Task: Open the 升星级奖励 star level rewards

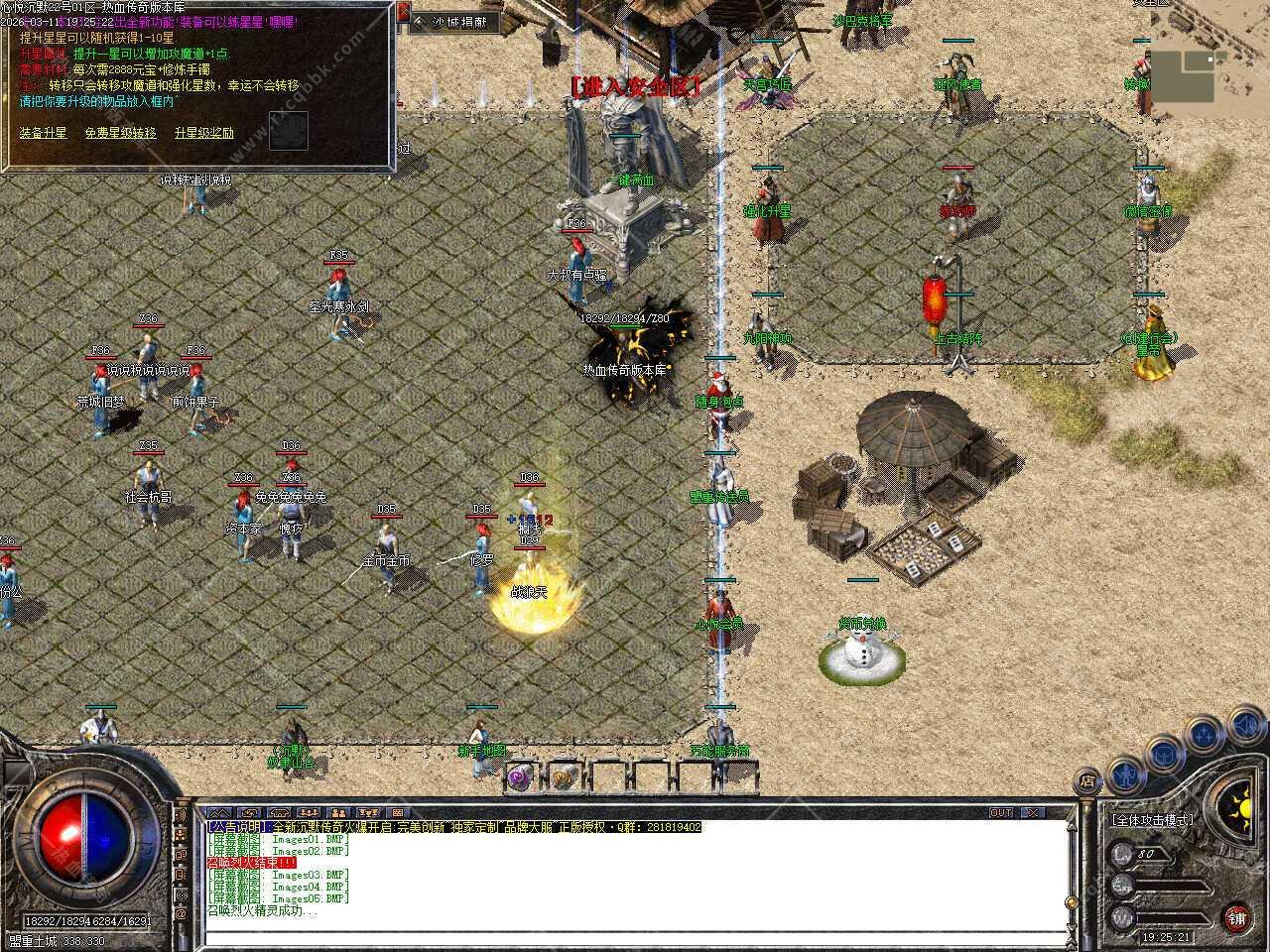Action: (x=203, y=132)
